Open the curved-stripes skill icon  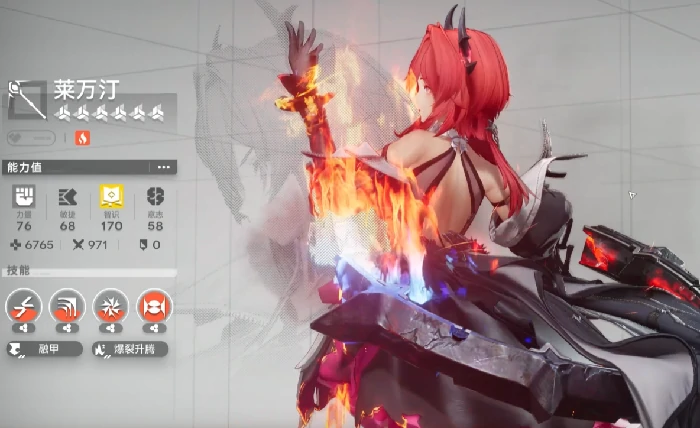67,306
